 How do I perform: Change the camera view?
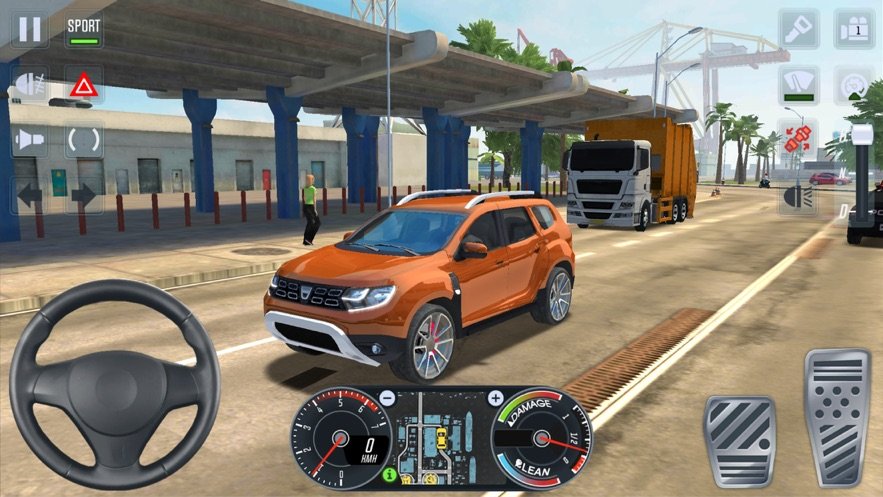tap(855, 29)
